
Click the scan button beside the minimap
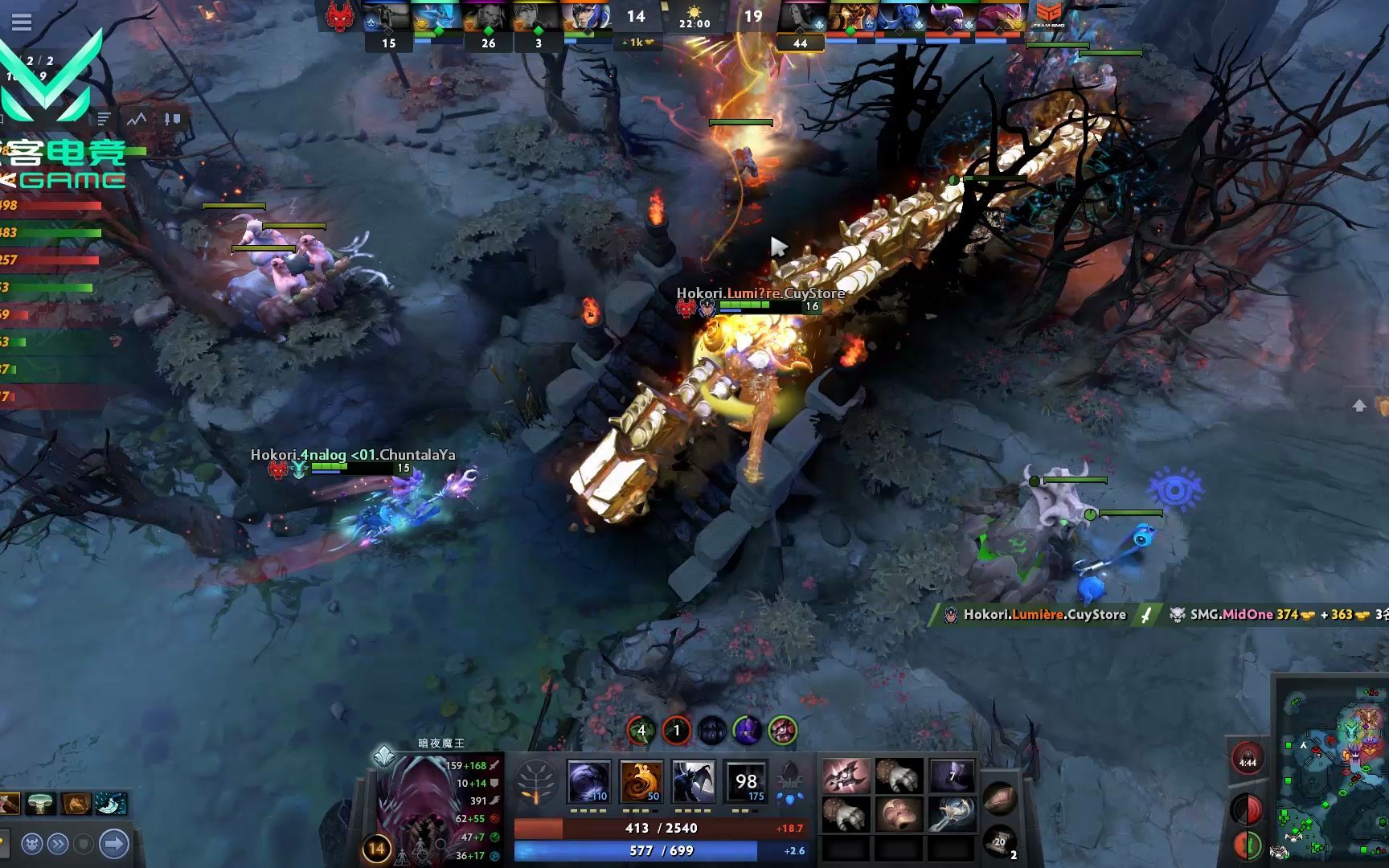1248,809
